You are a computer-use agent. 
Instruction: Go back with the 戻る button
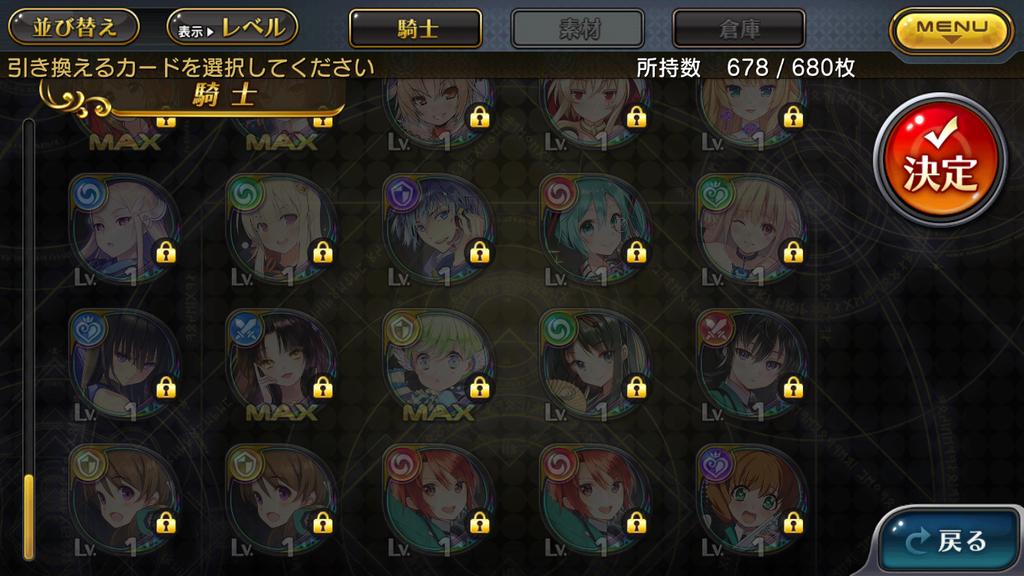[949, 540]
